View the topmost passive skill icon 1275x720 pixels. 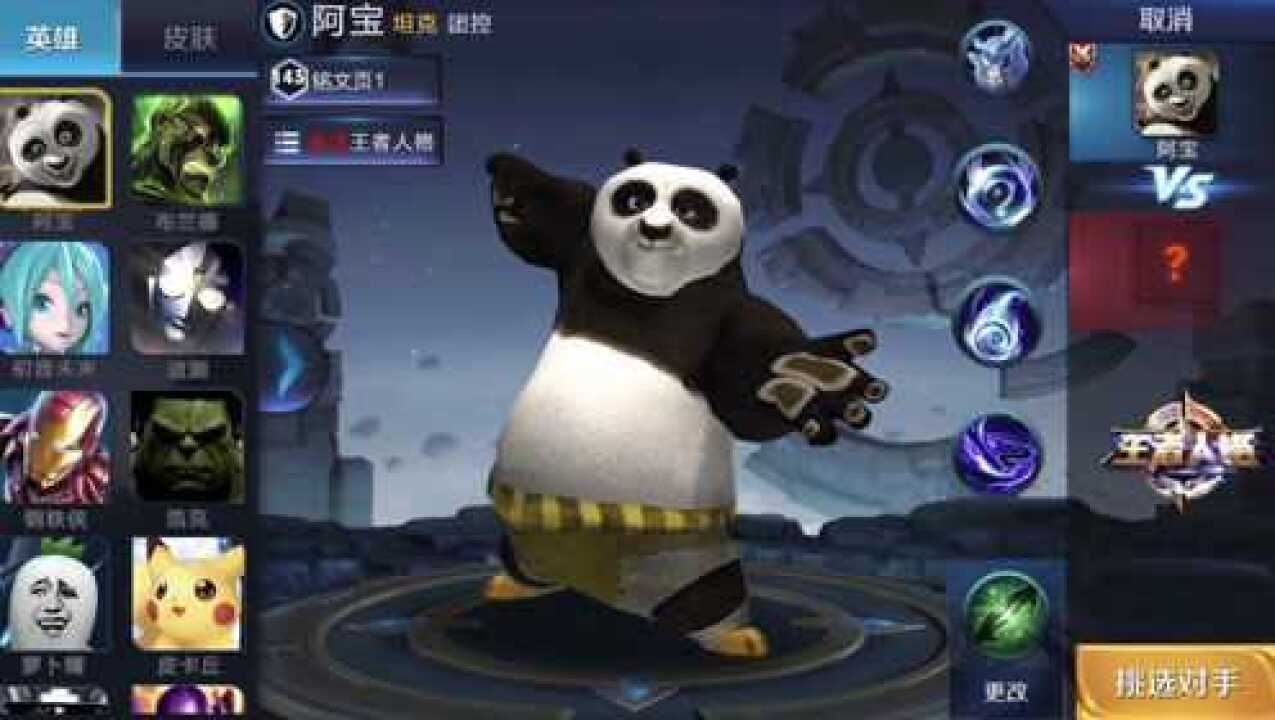click(x=996, y=55)
